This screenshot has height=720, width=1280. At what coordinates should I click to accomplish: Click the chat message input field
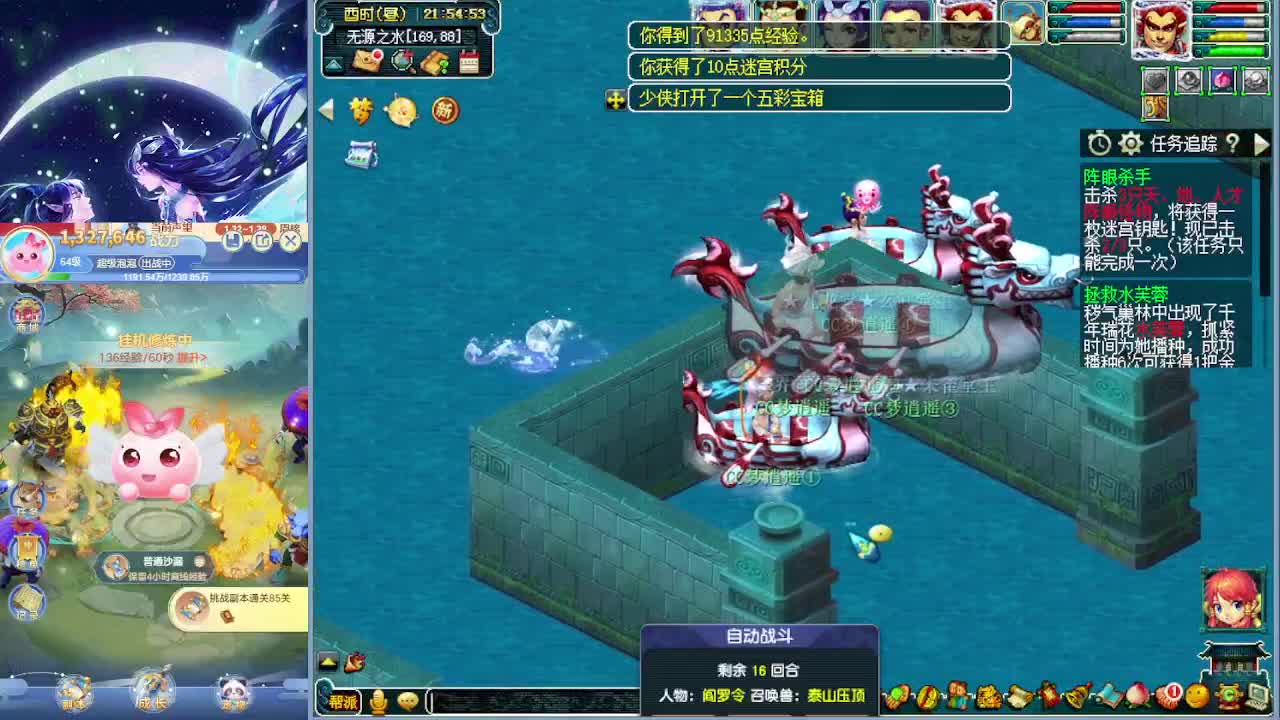530,700
